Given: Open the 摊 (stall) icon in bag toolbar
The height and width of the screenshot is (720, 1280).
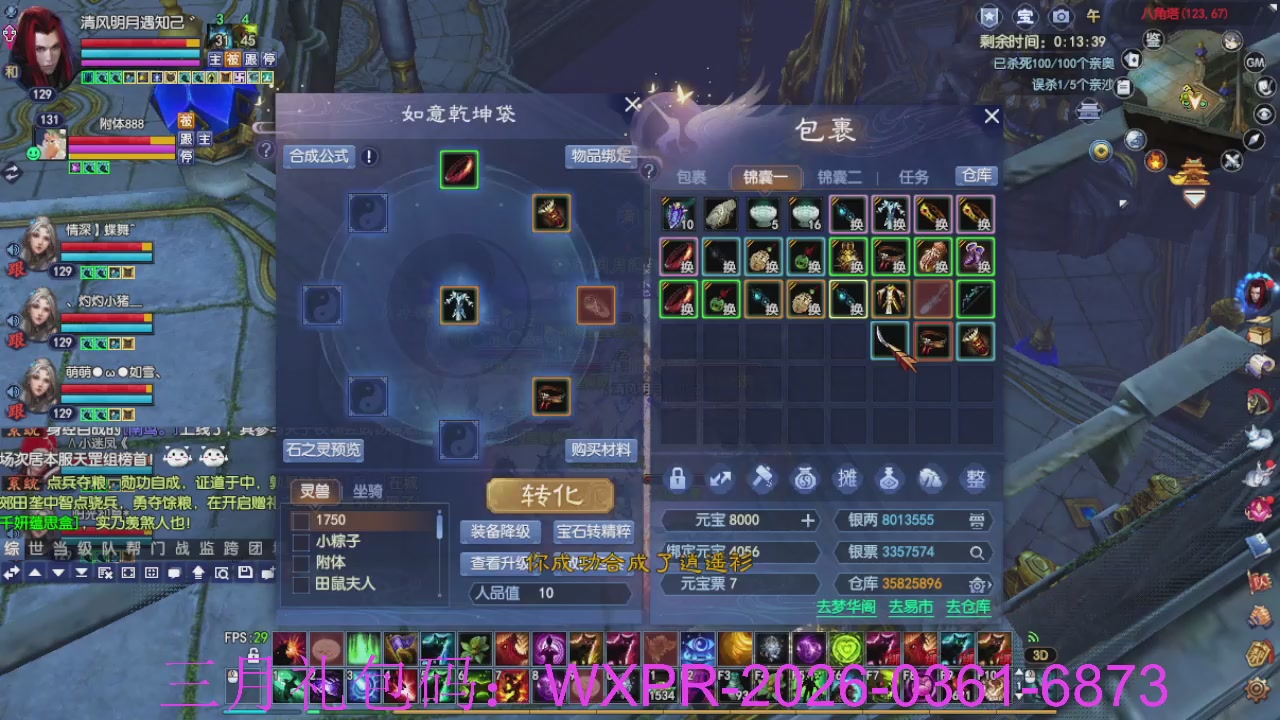Looking at the screenshot, I should [x=847, y=479].
